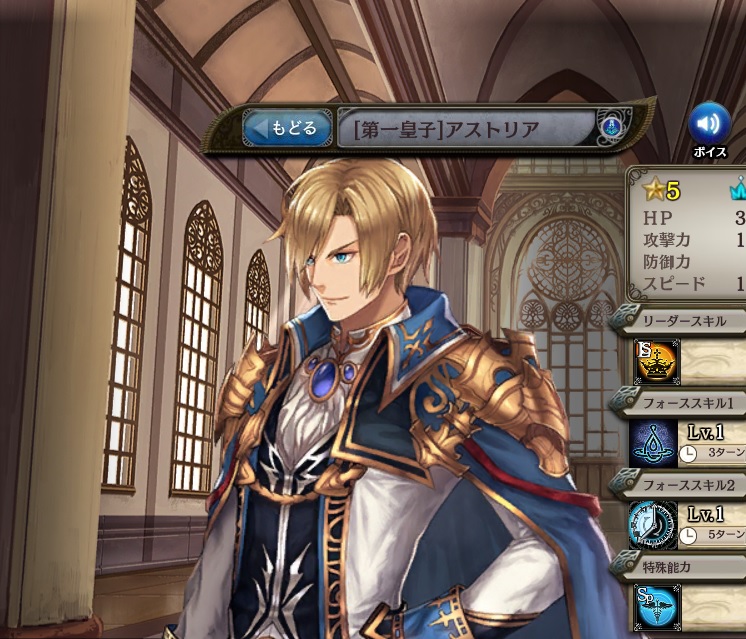Image resolution: width=746 pixels, height=639 pixels.
Task: Open the special ability Sp icon
Action: [x=656, y=608]
